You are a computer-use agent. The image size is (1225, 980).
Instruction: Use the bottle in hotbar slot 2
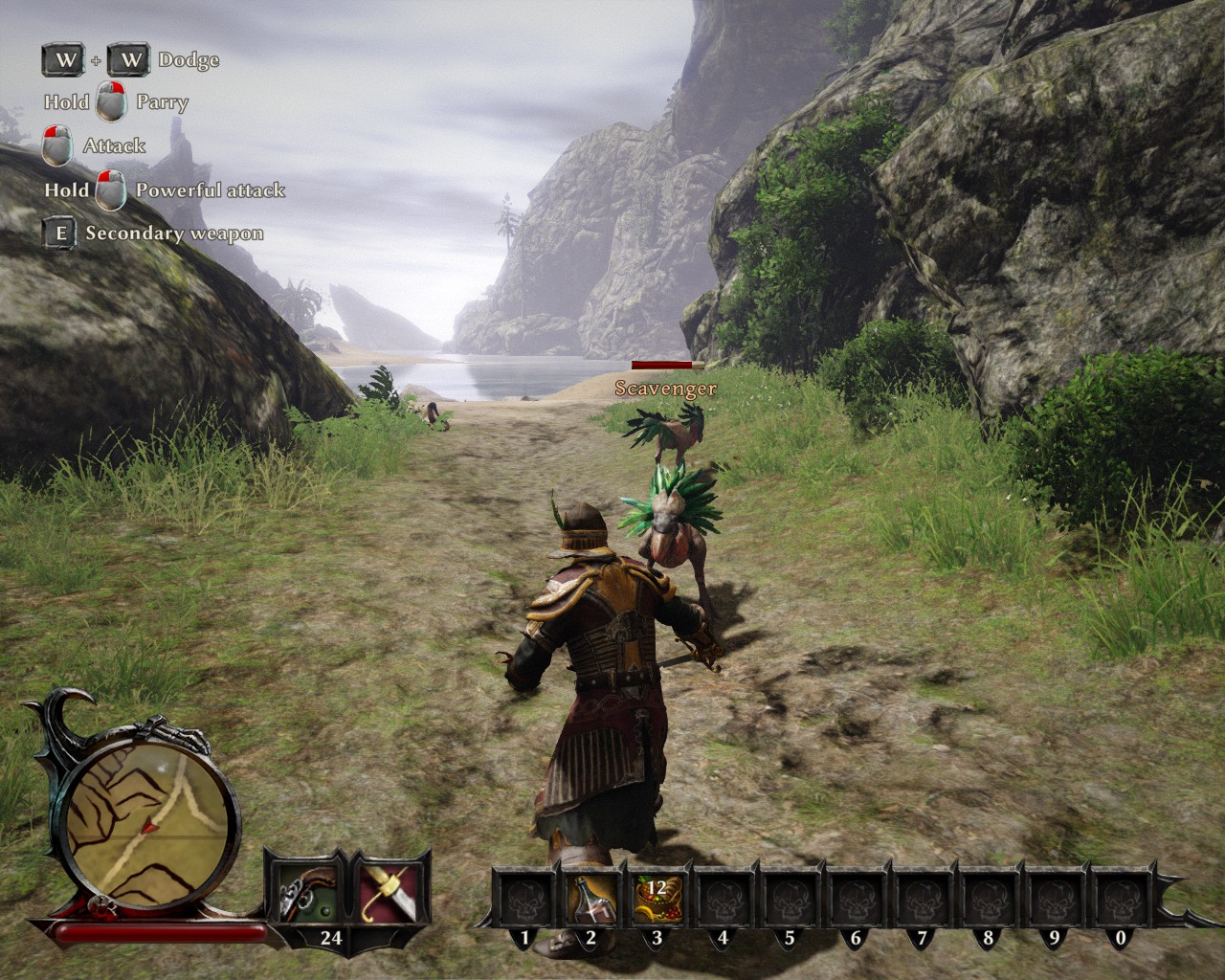(590, 897)
